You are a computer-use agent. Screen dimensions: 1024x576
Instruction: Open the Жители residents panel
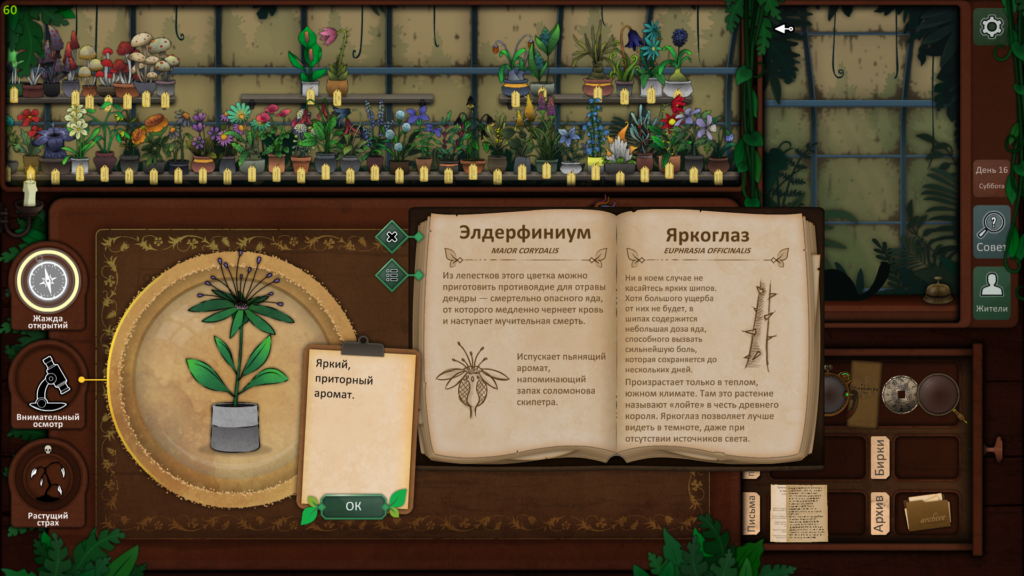coord(991,292)
